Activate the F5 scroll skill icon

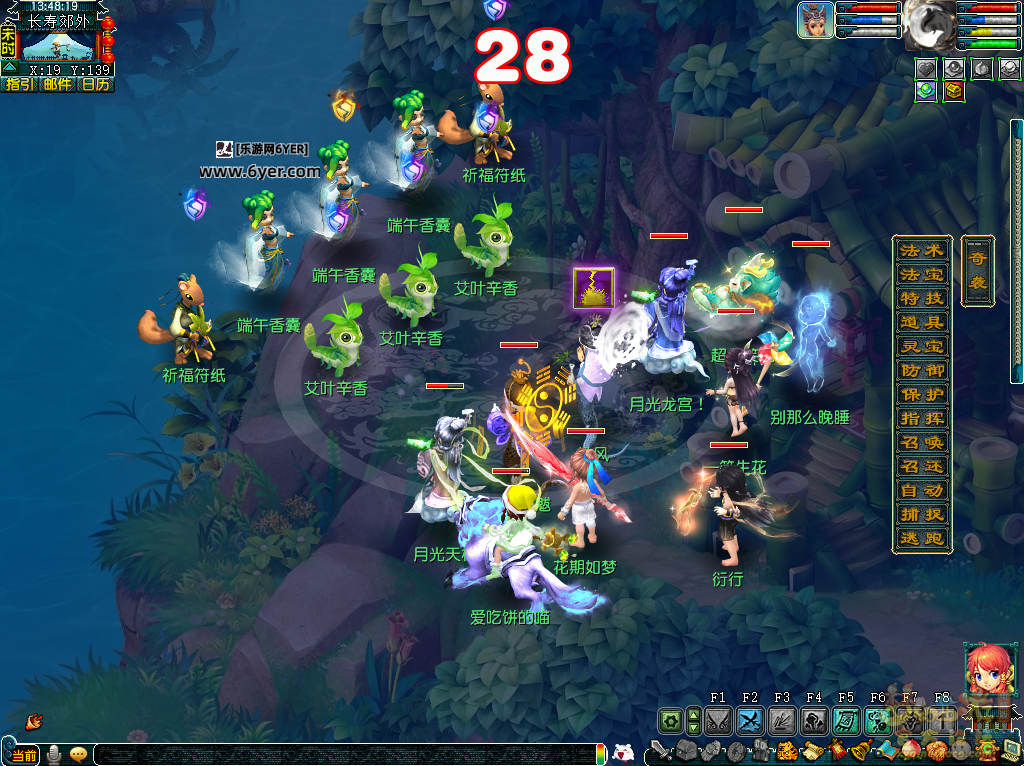tap(846, 720)
